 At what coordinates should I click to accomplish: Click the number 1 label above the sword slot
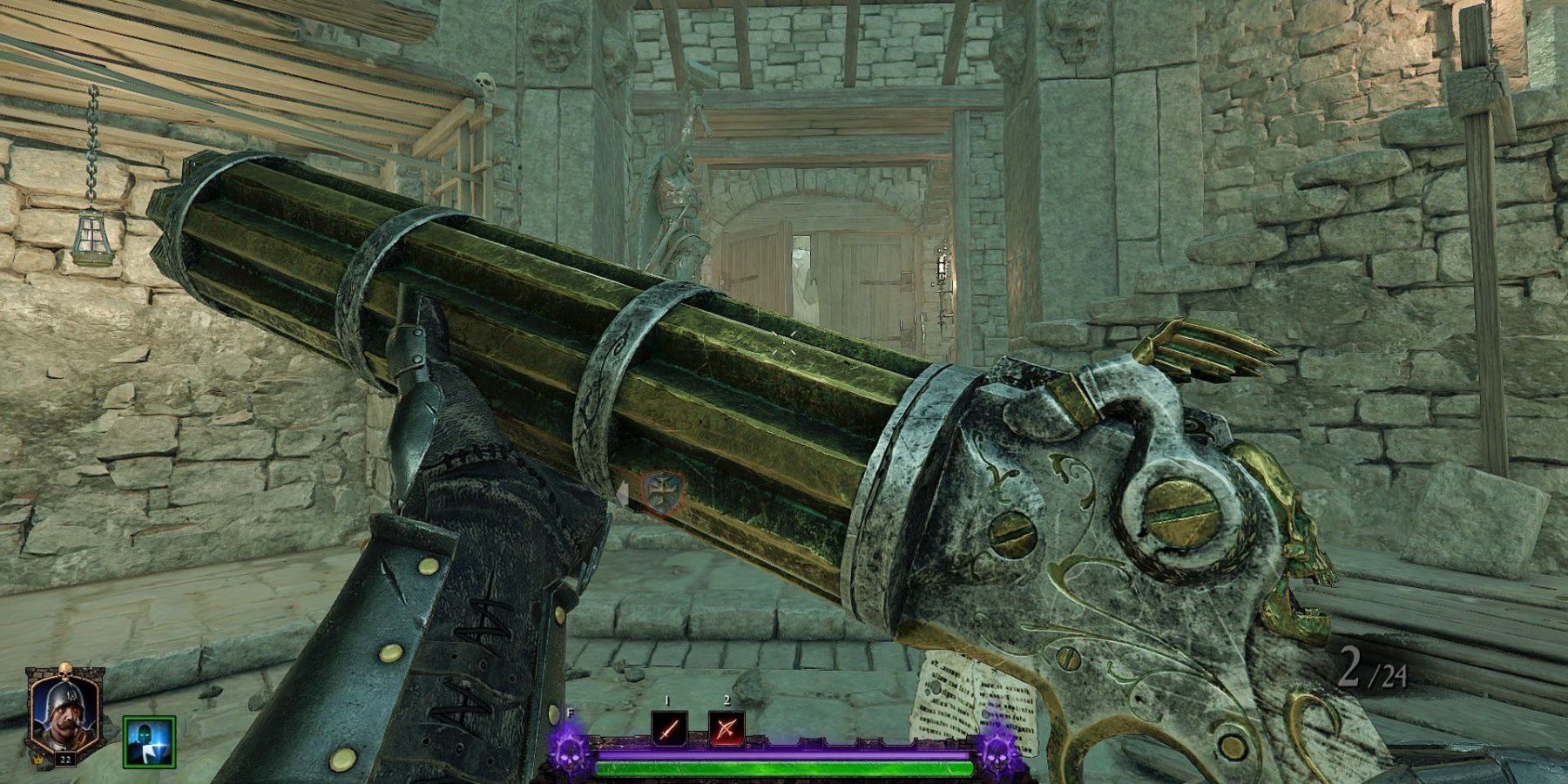[x=666, y=700]
